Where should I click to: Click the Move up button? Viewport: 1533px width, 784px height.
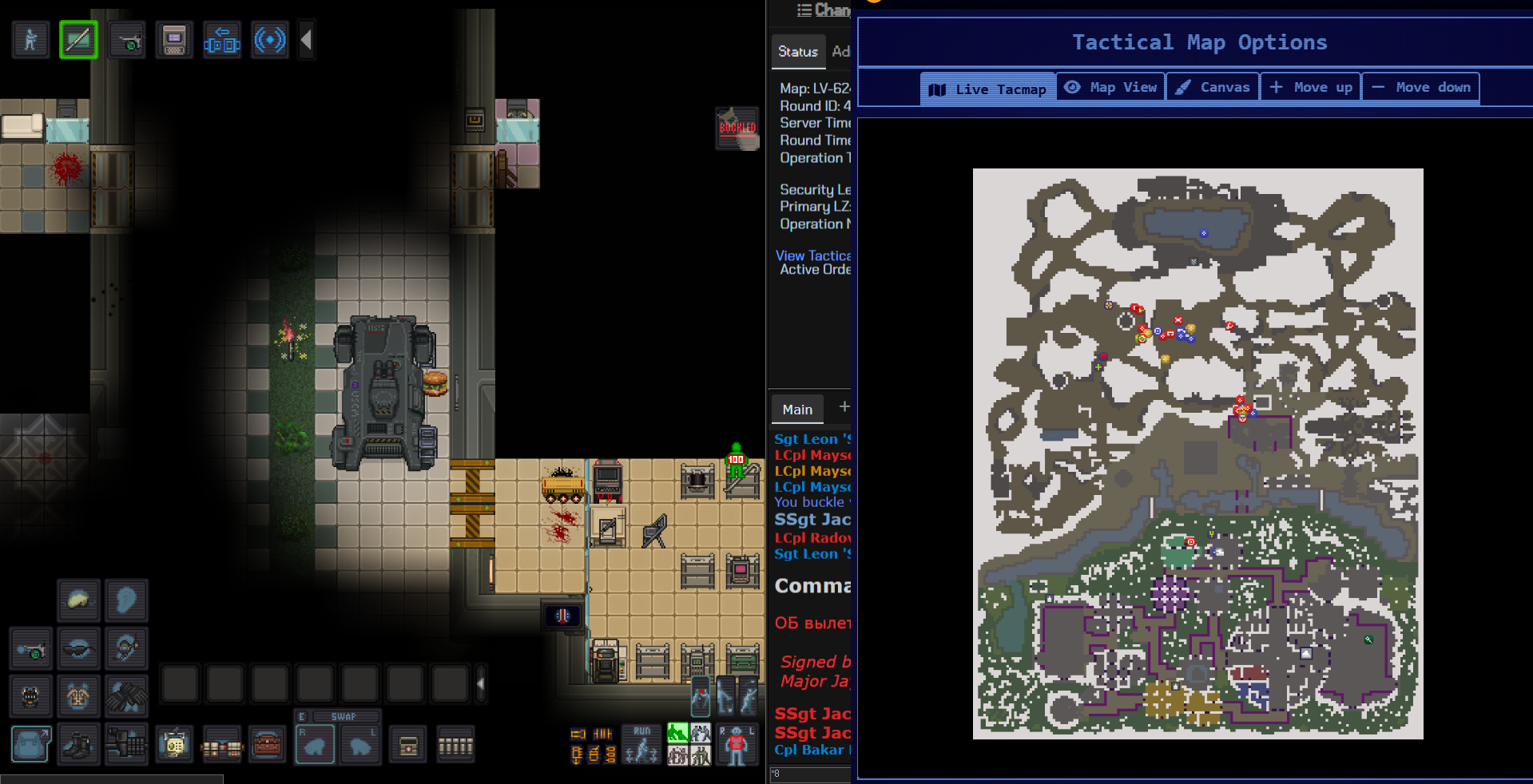[1311, 87]
